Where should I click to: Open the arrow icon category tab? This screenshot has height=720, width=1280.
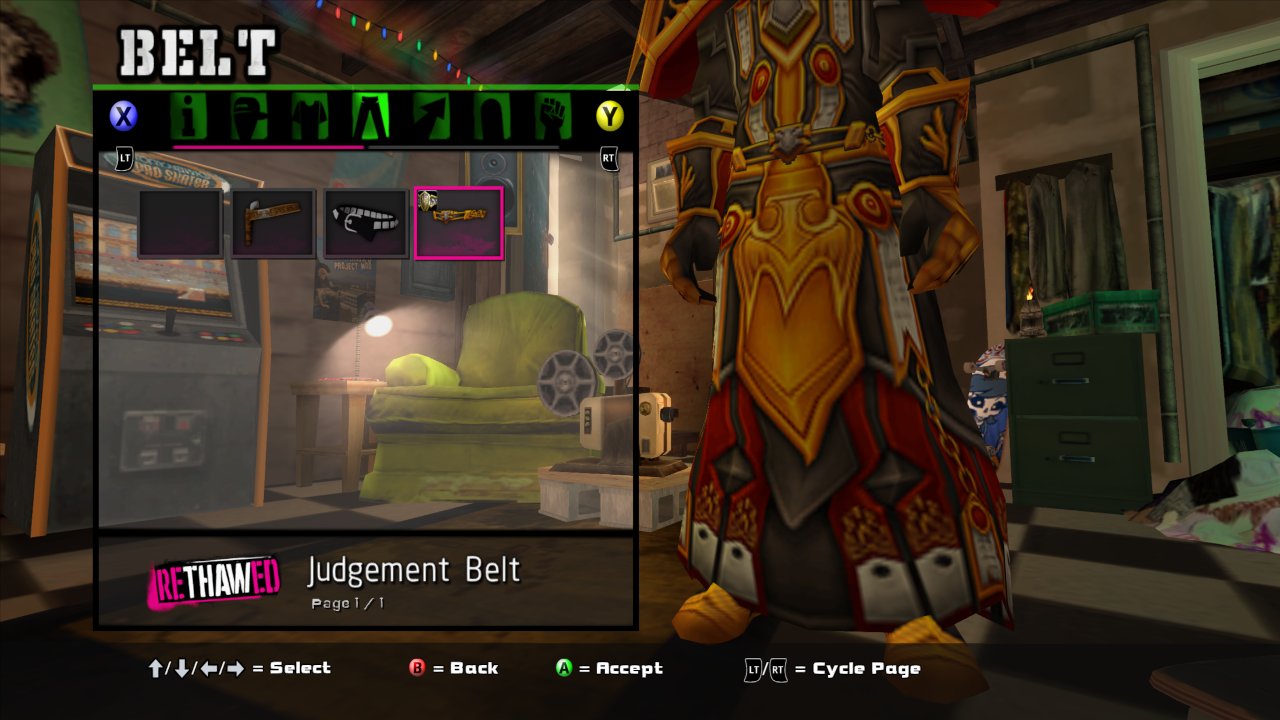pos(429,117)
